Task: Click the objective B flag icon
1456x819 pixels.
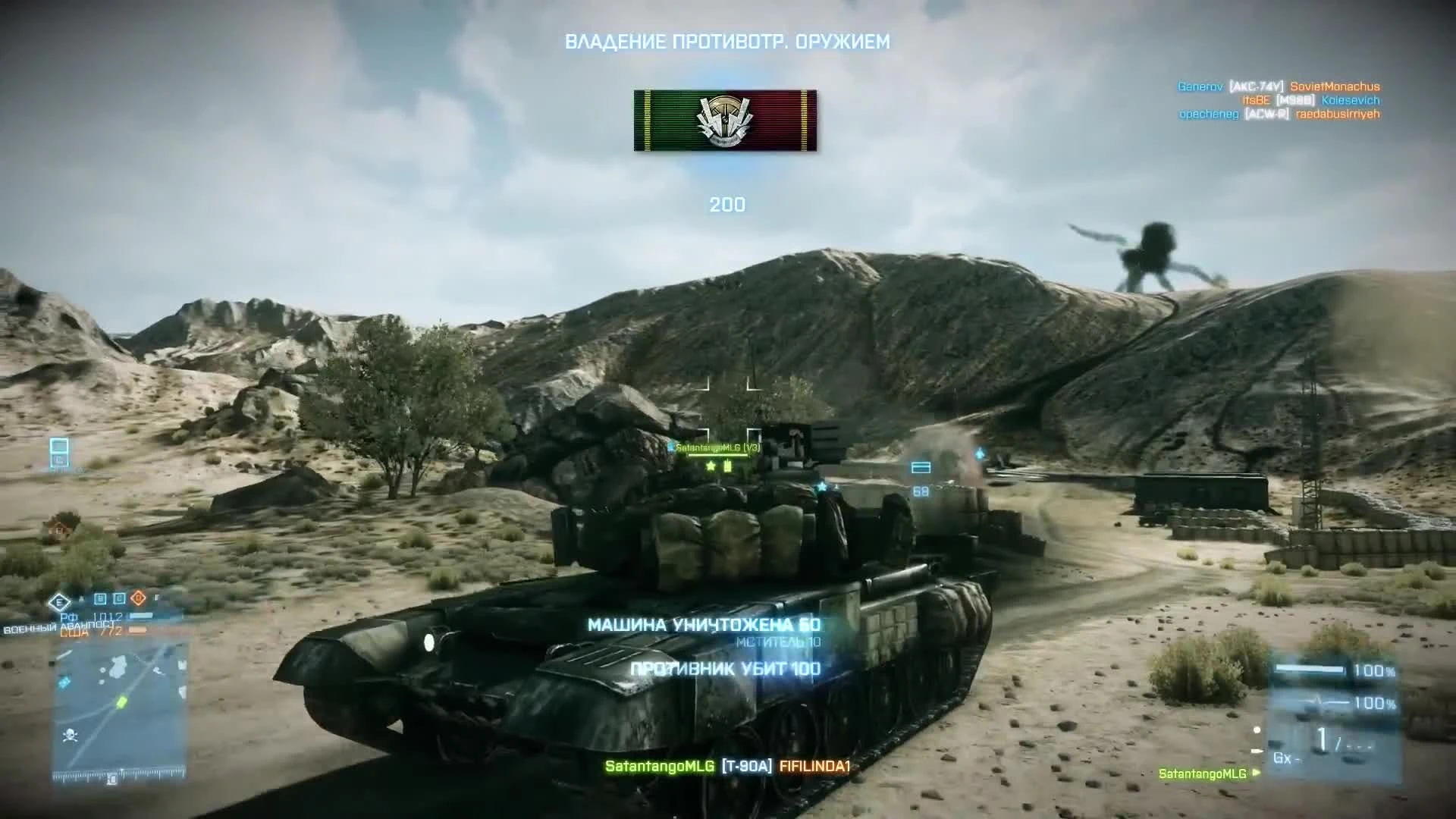Action: click(x=99, y=598)
